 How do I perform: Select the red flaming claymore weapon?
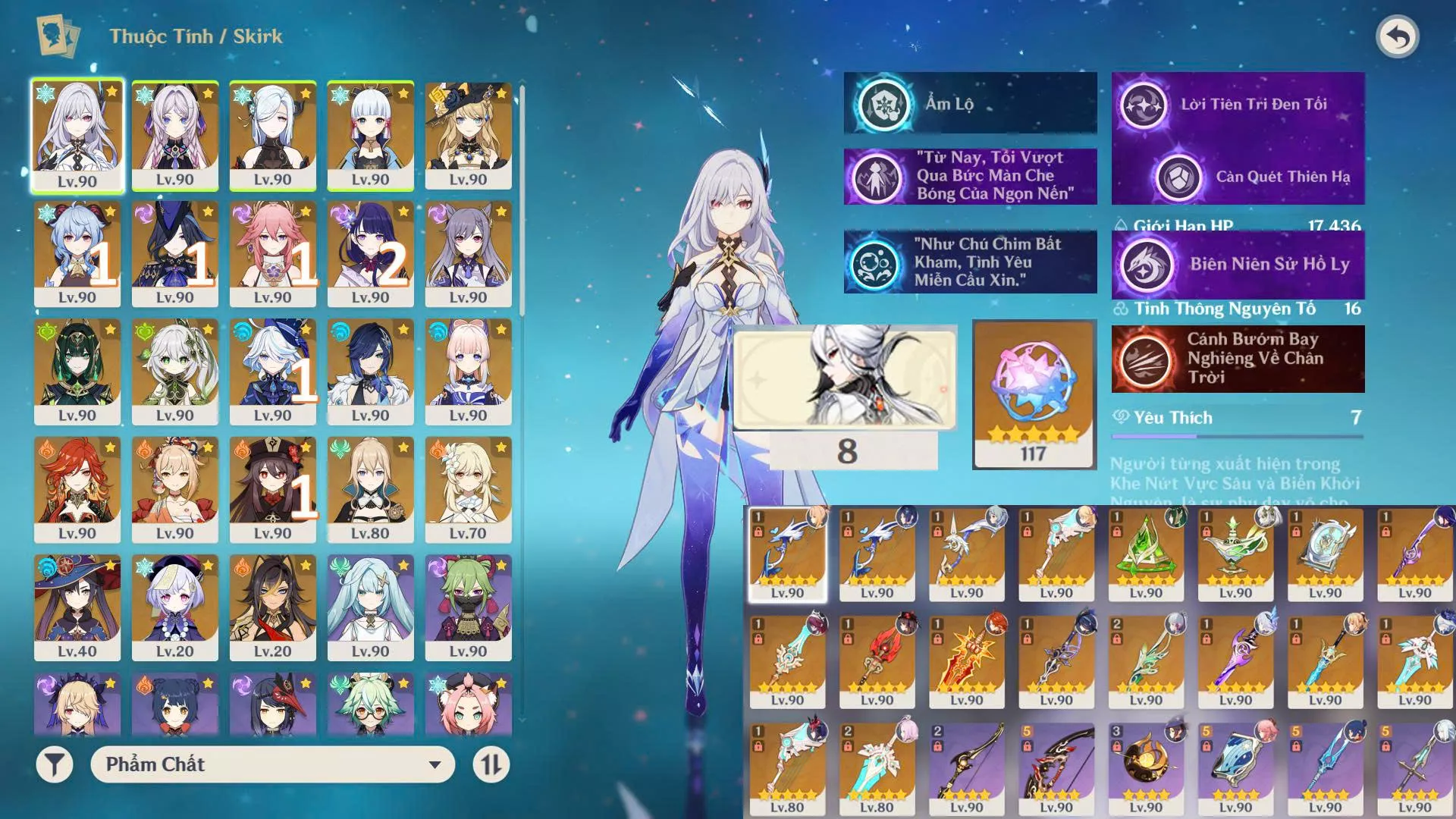967,661
